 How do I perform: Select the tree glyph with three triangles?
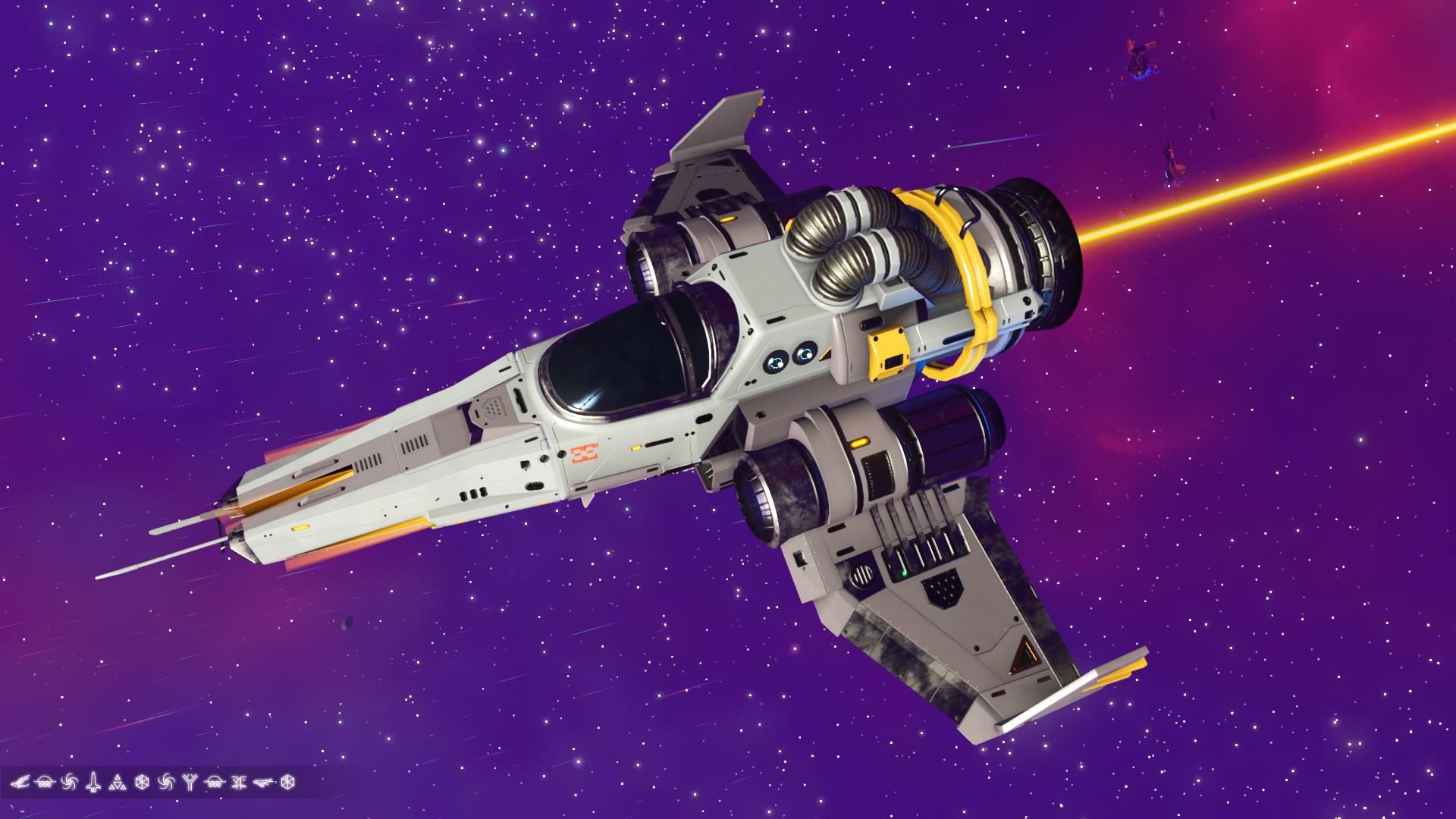pyautogui.click(x=117, y=783)
